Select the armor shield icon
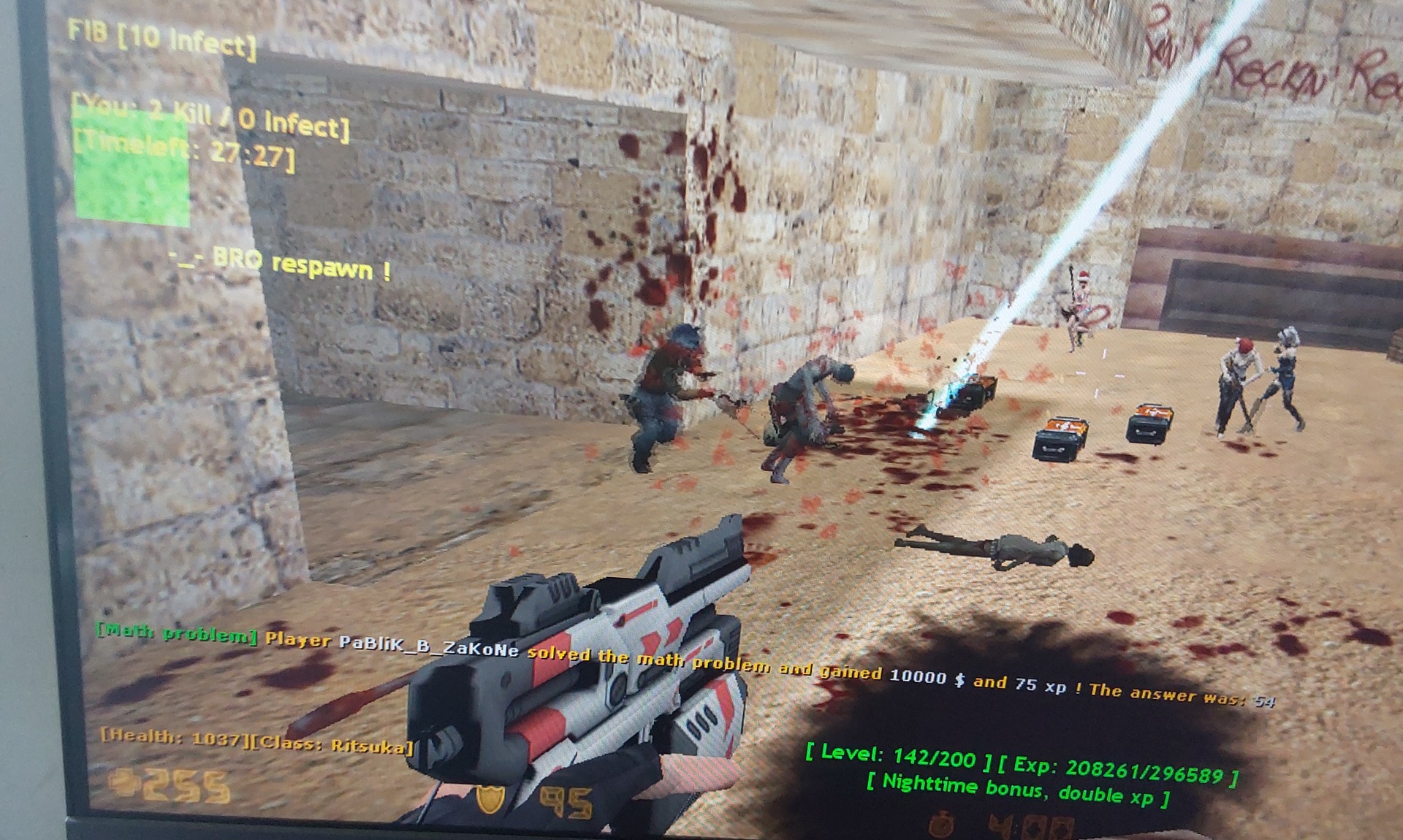This screenshot has width=1403, height=840. point(490,799)
